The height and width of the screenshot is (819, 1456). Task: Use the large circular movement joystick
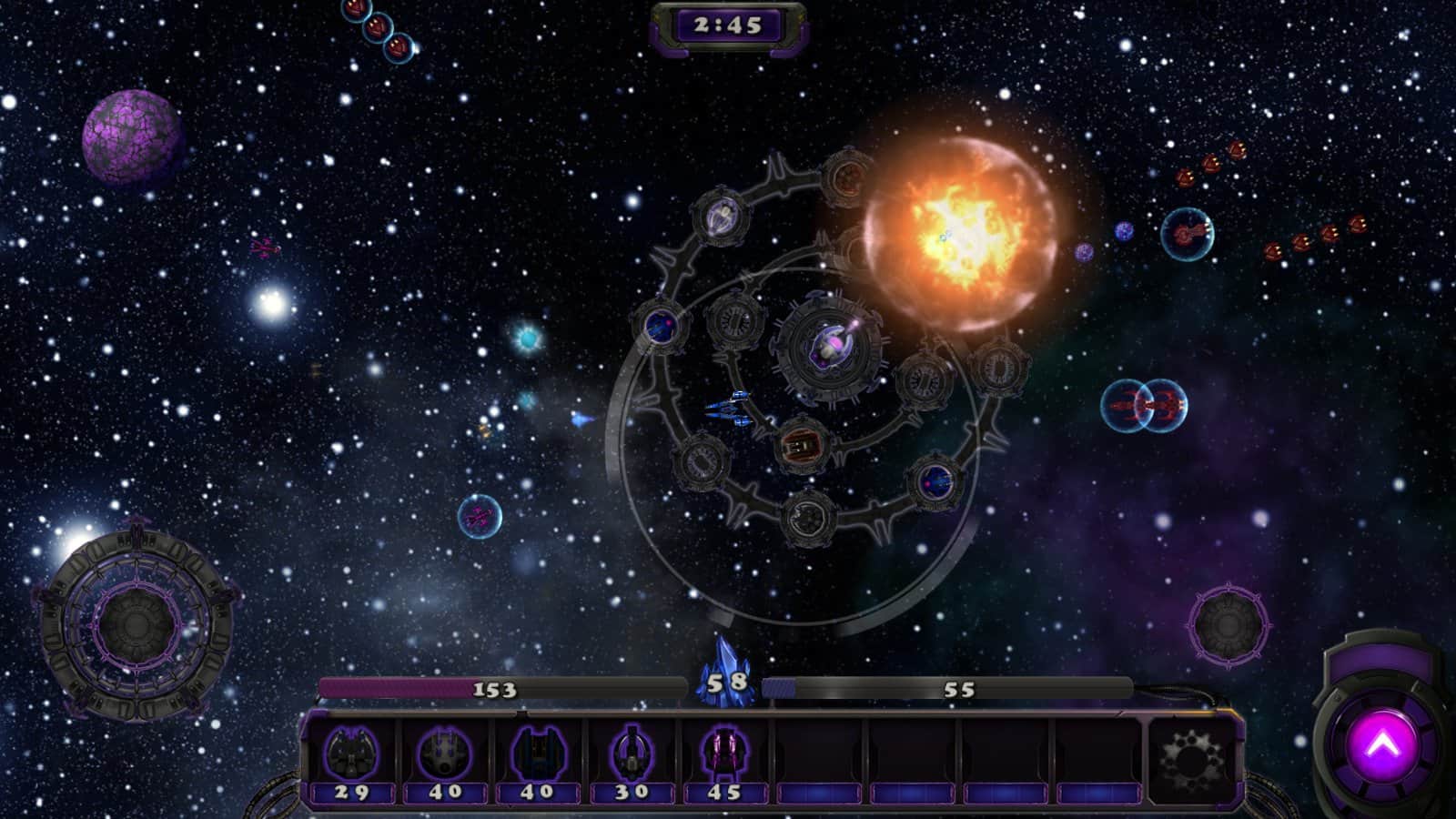point(136,623)
